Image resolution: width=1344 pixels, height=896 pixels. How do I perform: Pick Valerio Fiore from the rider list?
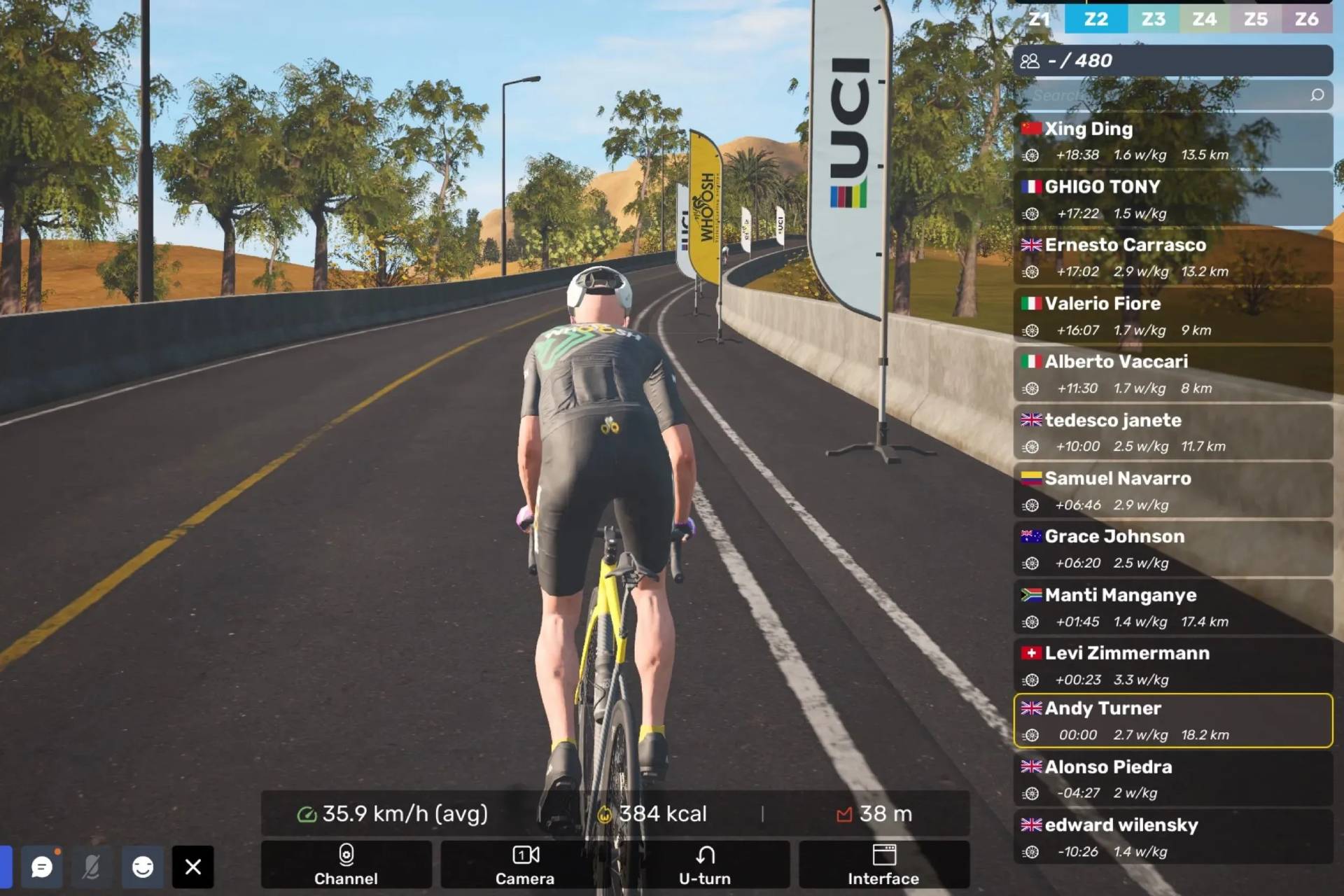1173,316
